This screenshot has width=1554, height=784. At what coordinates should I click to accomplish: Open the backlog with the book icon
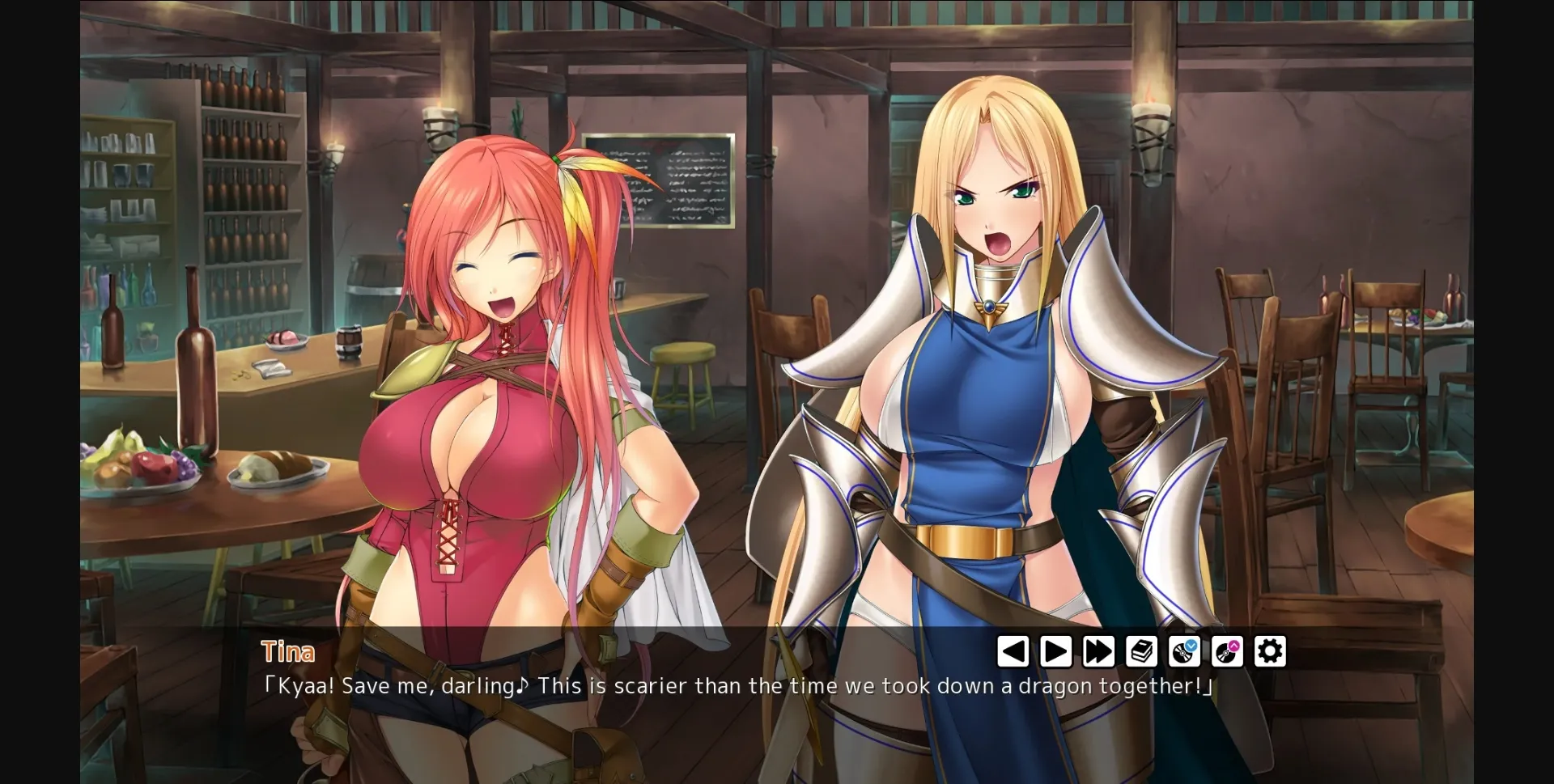[x=1142, y=650]
